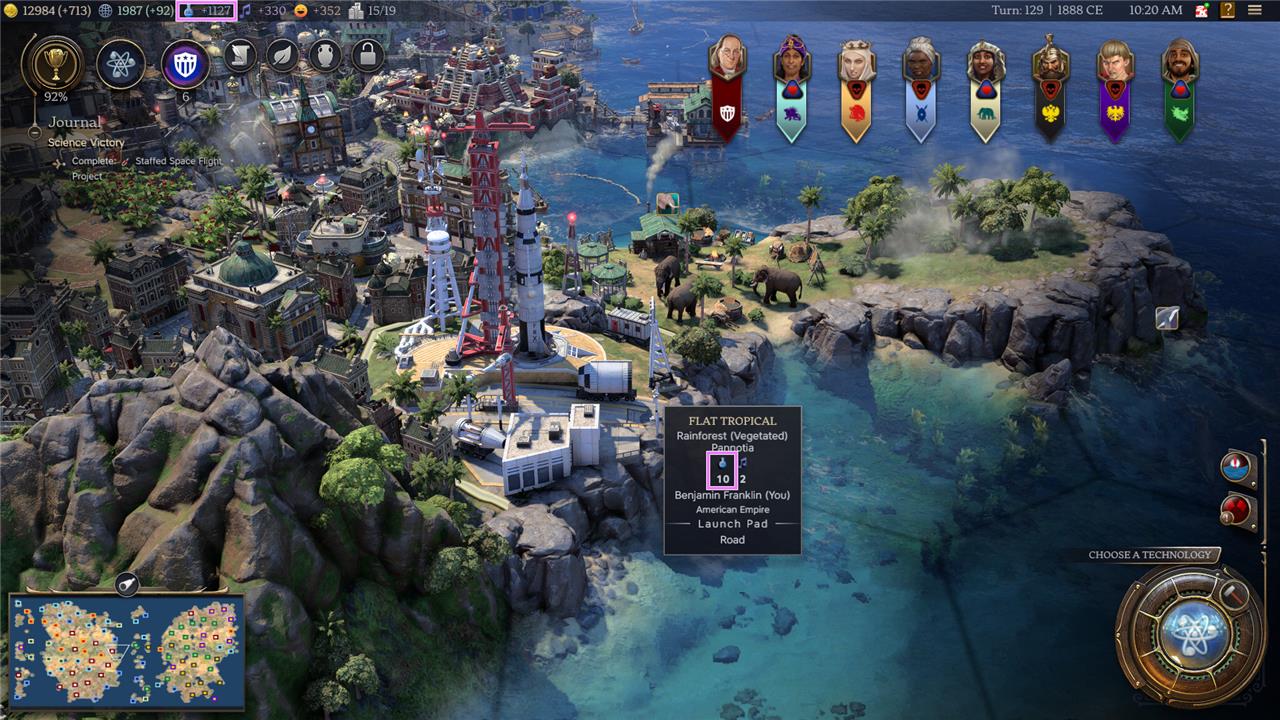Click the padlock unlocks button
1280x720 pixels.
point(367,55)
